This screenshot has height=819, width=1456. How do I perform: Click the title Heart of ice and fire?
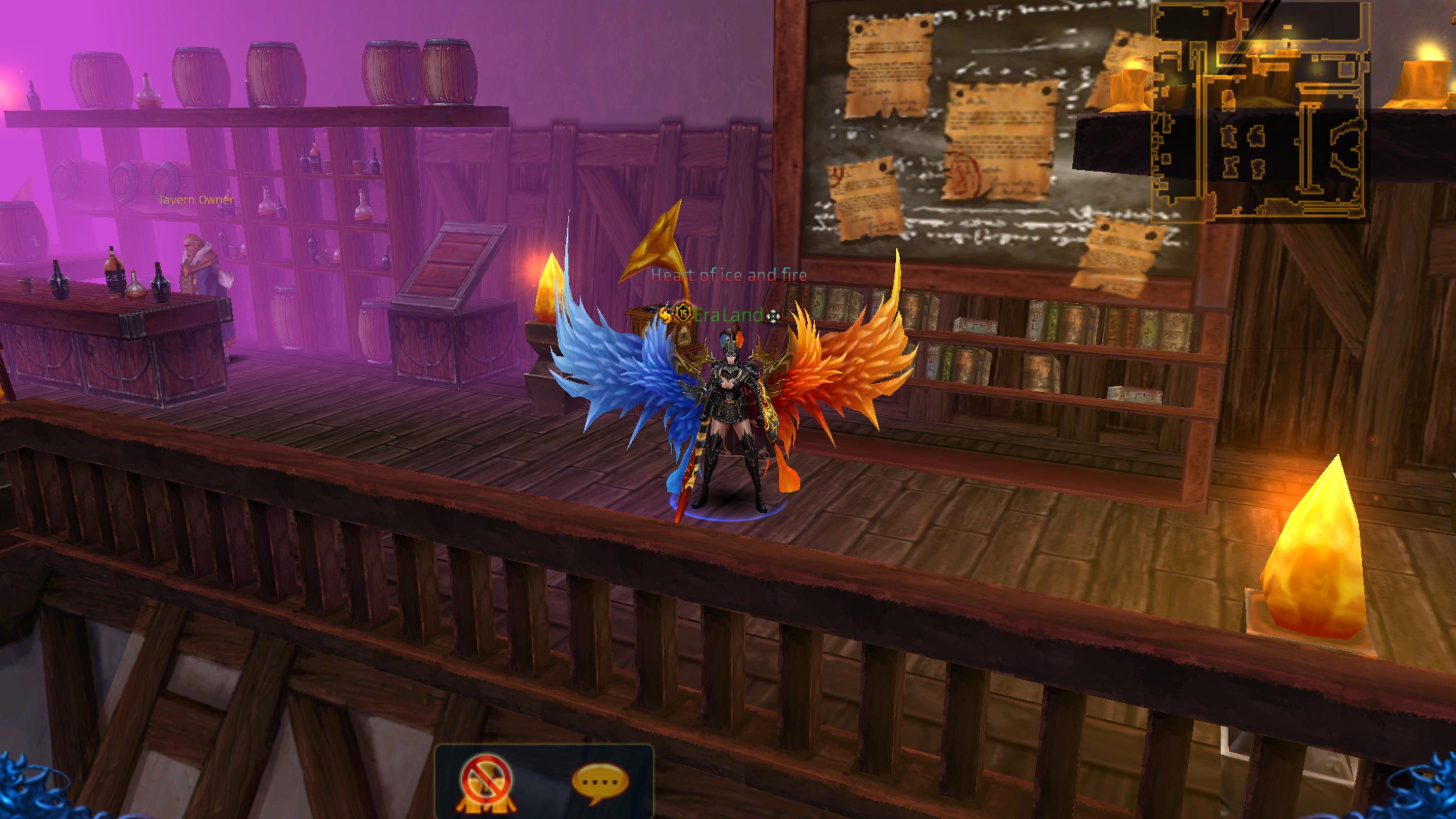[728, 275]
